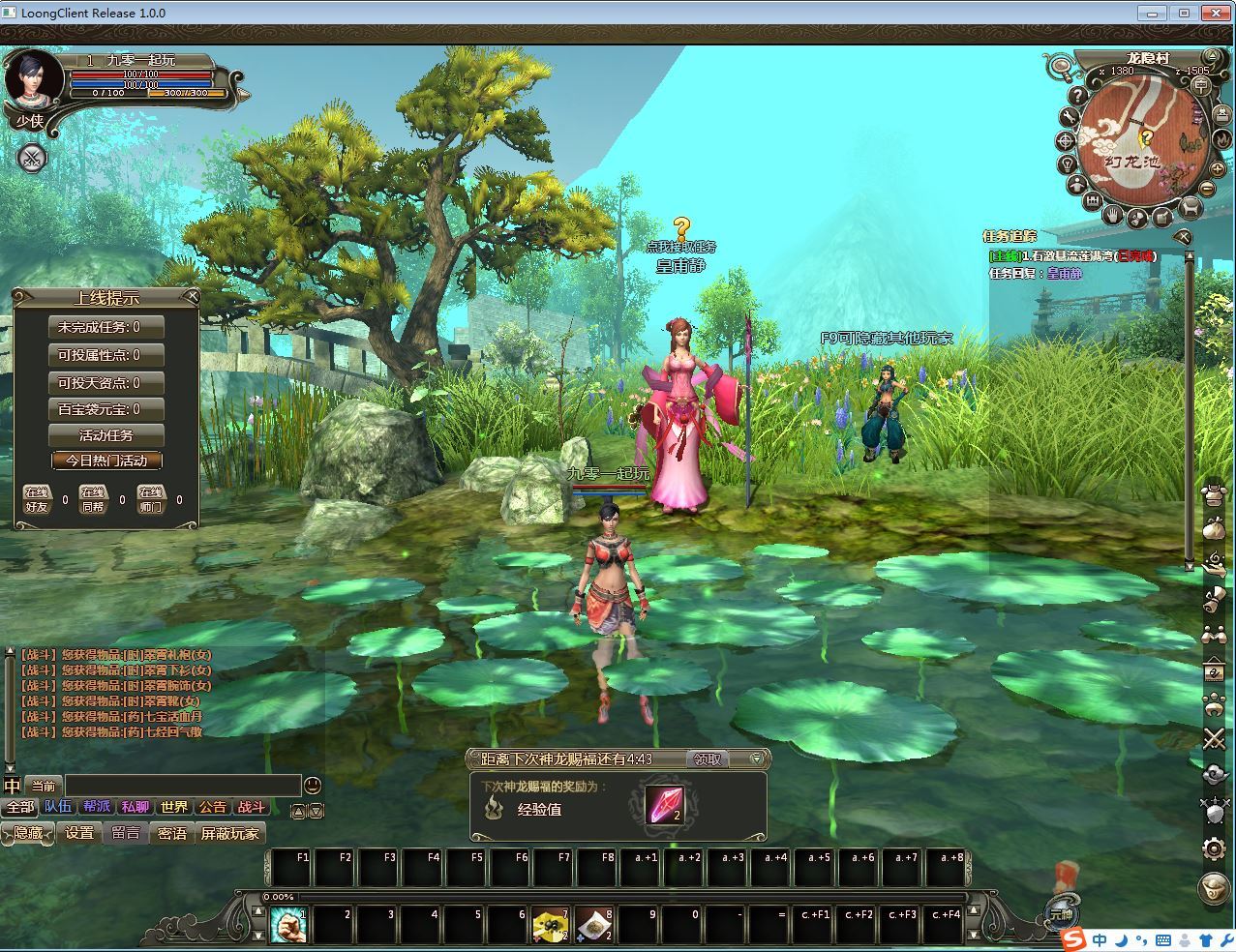The height and width of the screenshot is (952, 1236).
Task: Click the wrench settings icon beside minimap
Action: point(1069,117)
